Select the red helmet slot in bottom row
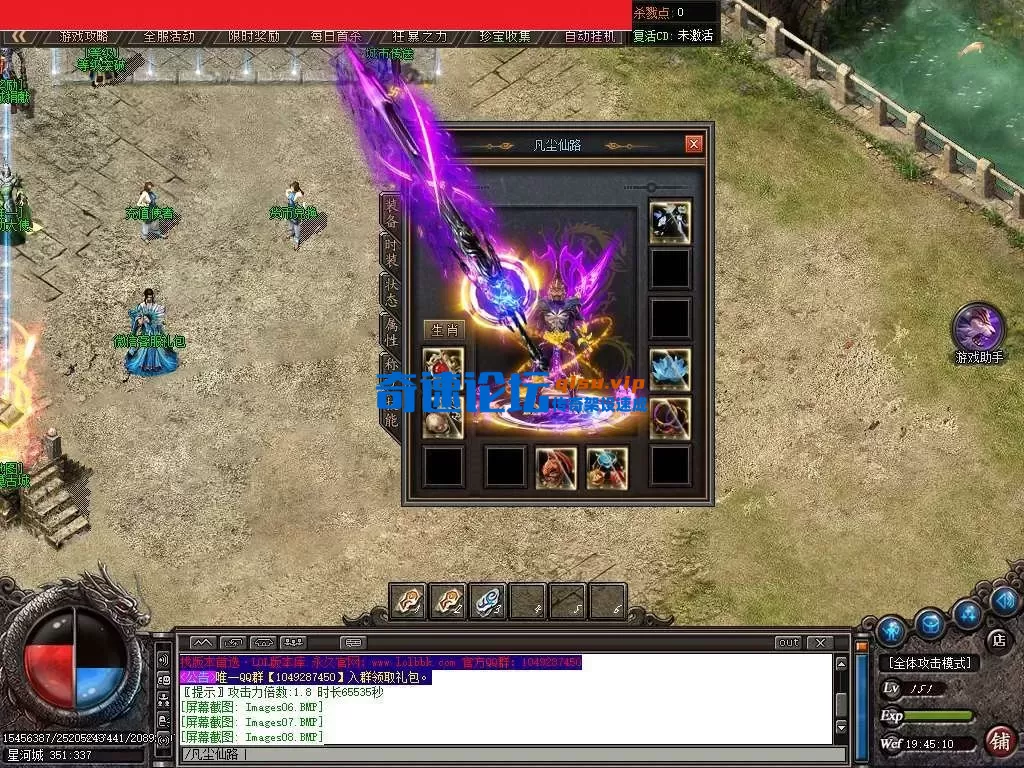The image size is (1024, 768). (x=556, y=467)
